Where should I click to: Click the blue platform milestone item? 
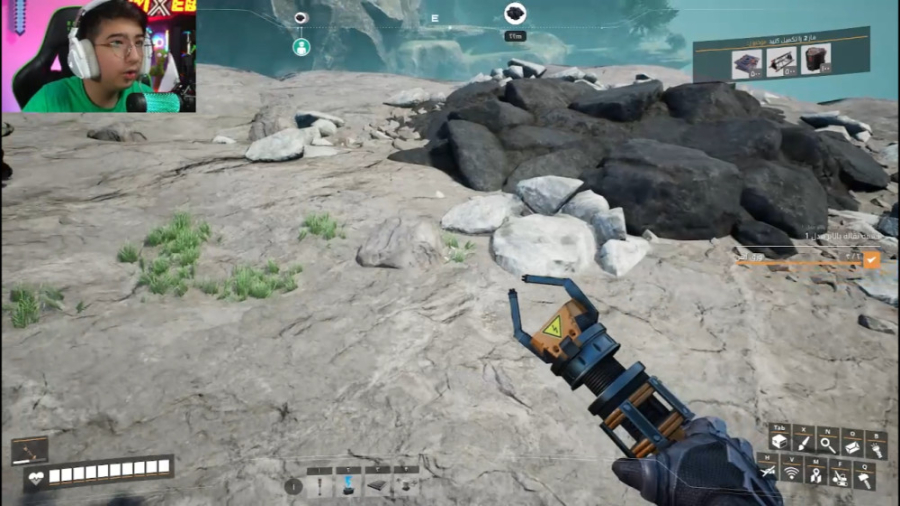click(x=746, y=62)
